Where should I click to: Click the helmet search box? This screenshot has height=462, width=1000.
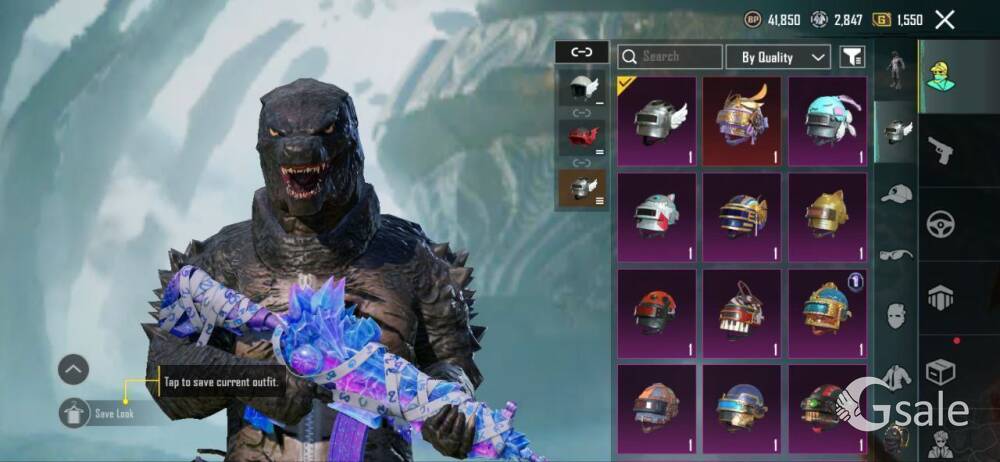click(669, 57)
